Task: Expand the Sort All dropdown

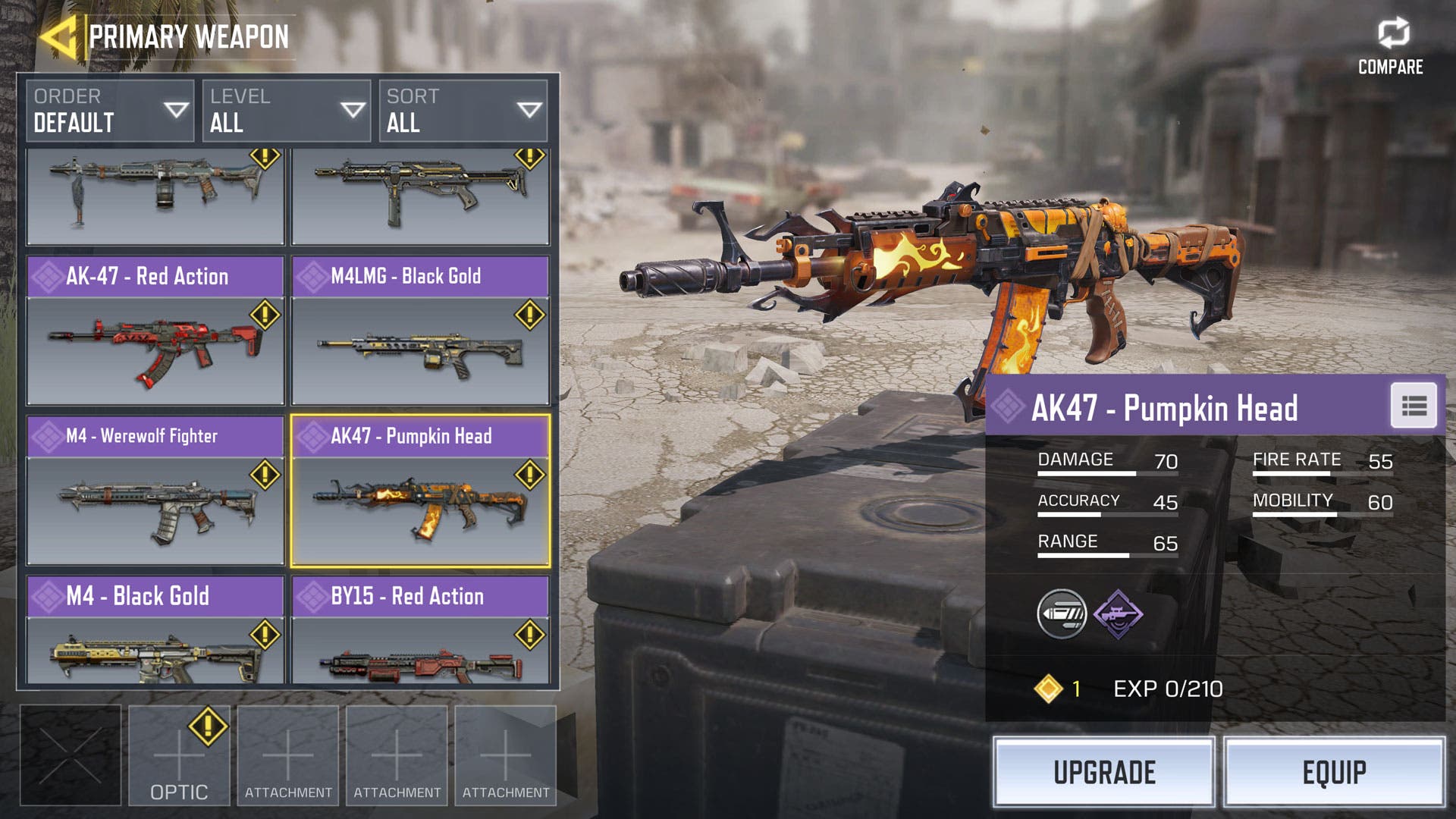Action: (463, 111)
